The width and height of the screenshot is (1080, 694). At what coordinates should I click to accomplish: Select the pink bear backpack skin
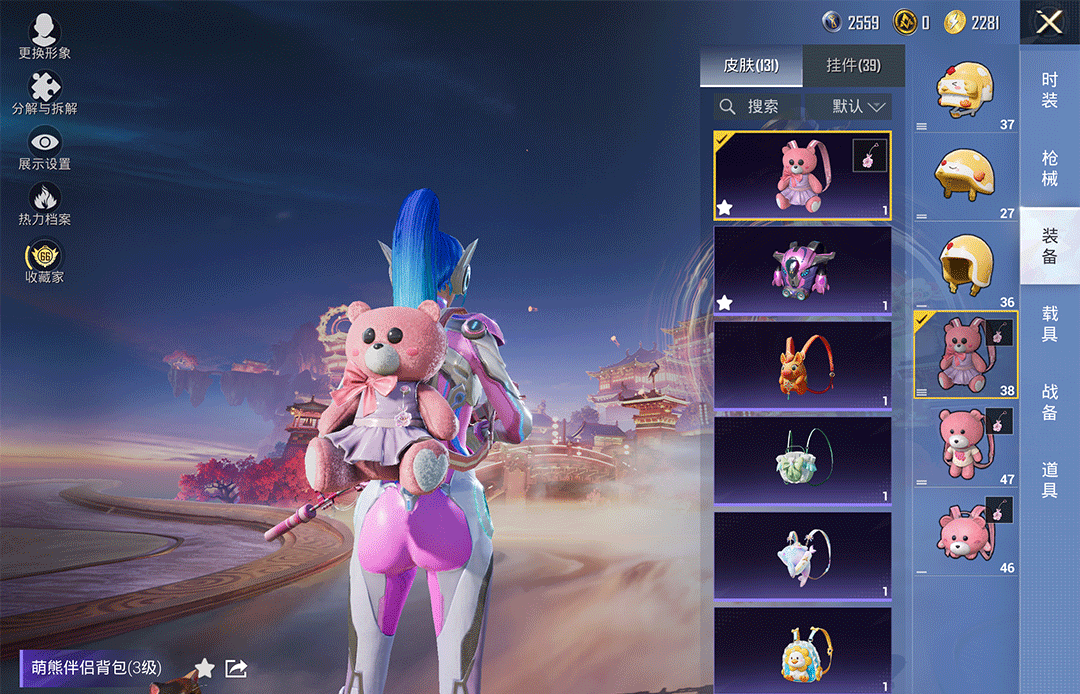click(x=802, y=175)
